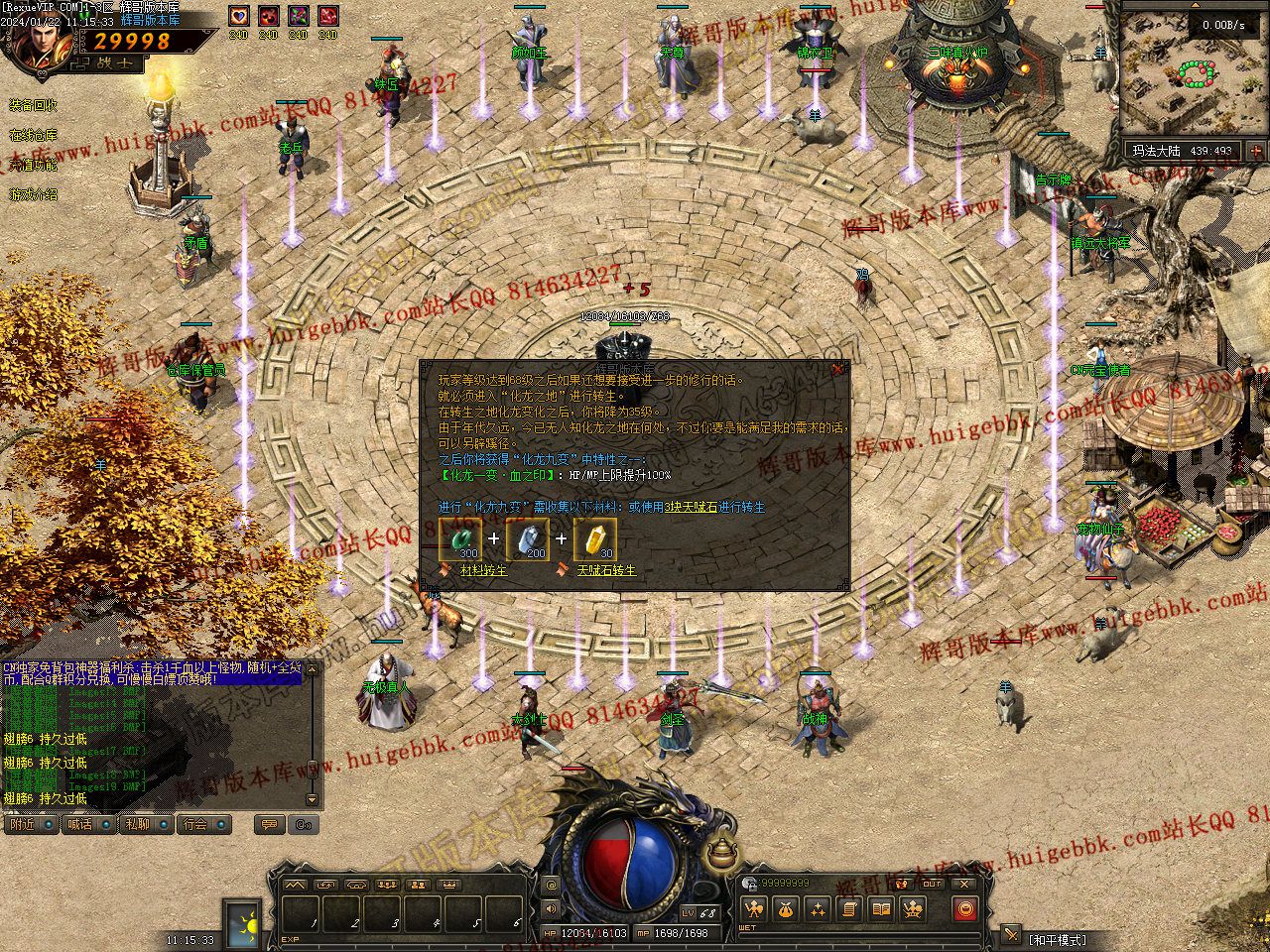The image size is (1270, 952).
Task: Choose the 材料转生 rebirth option
Action: (x=483, y=571)
